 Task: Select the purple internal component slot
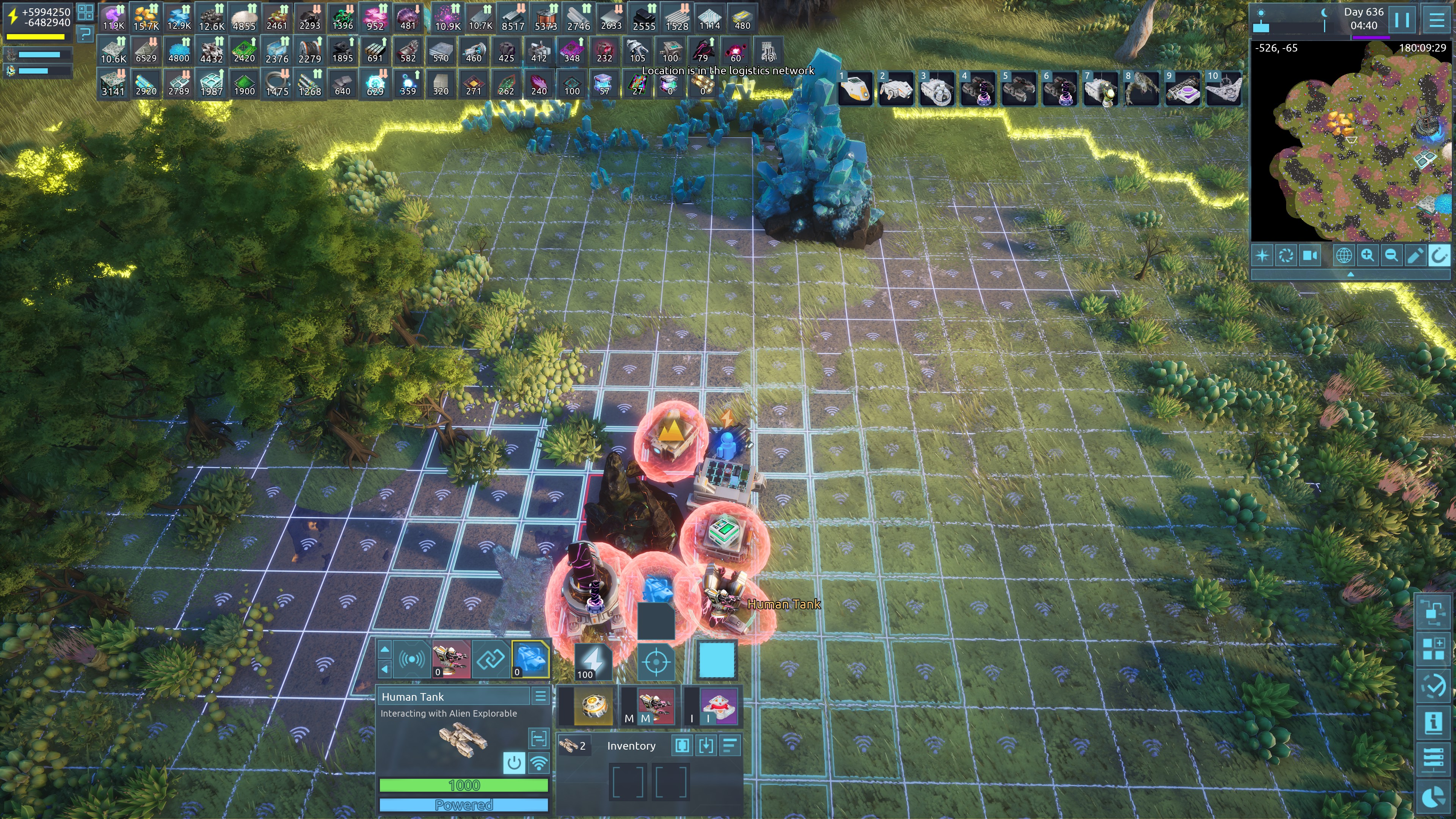click(719, 705)
